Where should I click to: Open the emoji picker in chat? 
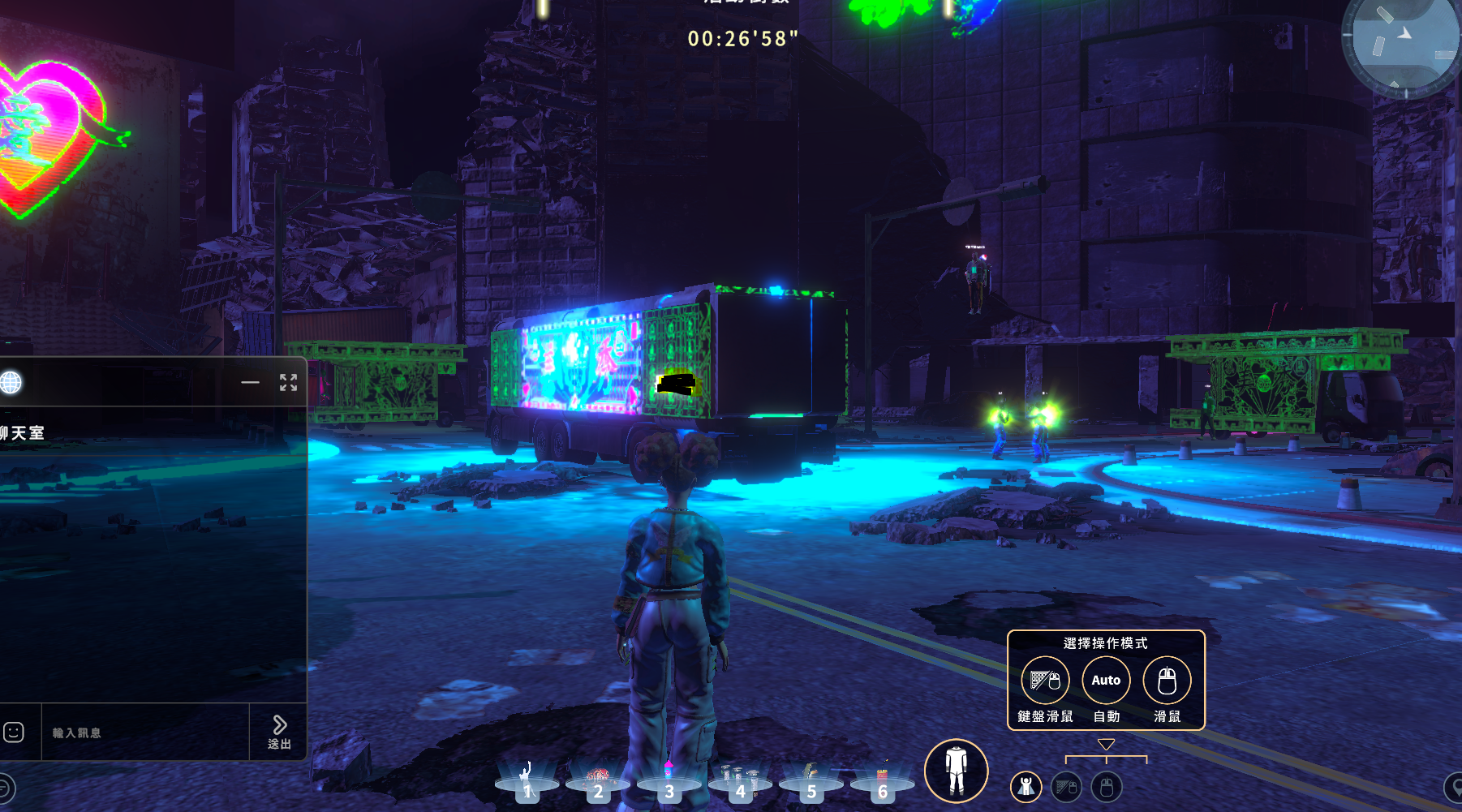(x=14, y=733)
